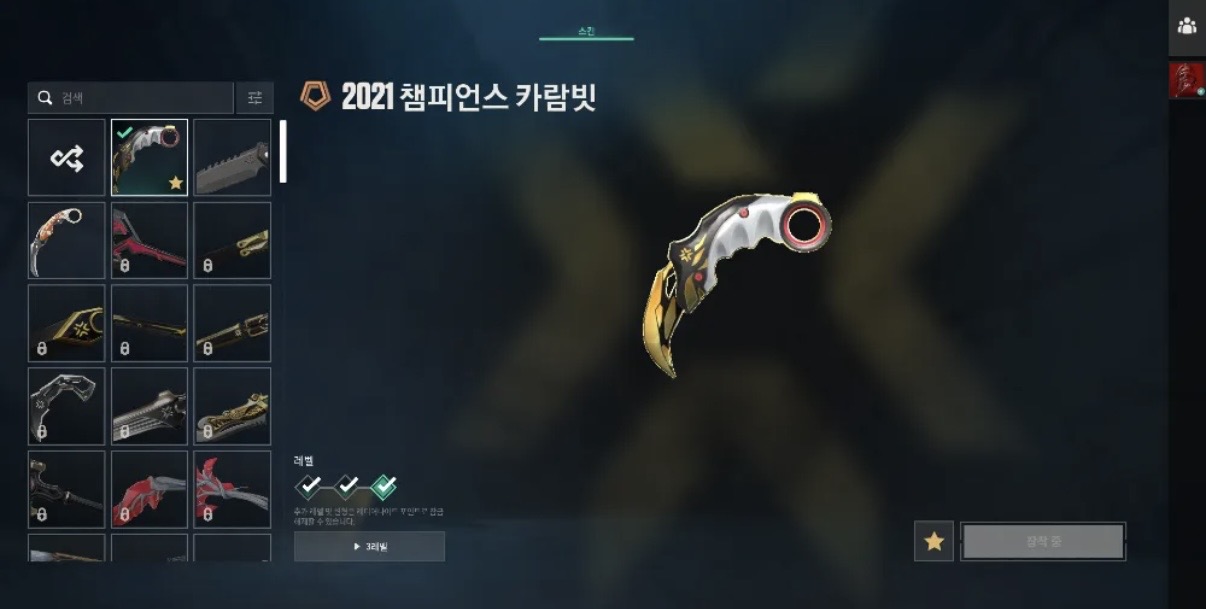Play the 3레벨 preview video

[369, 547]
